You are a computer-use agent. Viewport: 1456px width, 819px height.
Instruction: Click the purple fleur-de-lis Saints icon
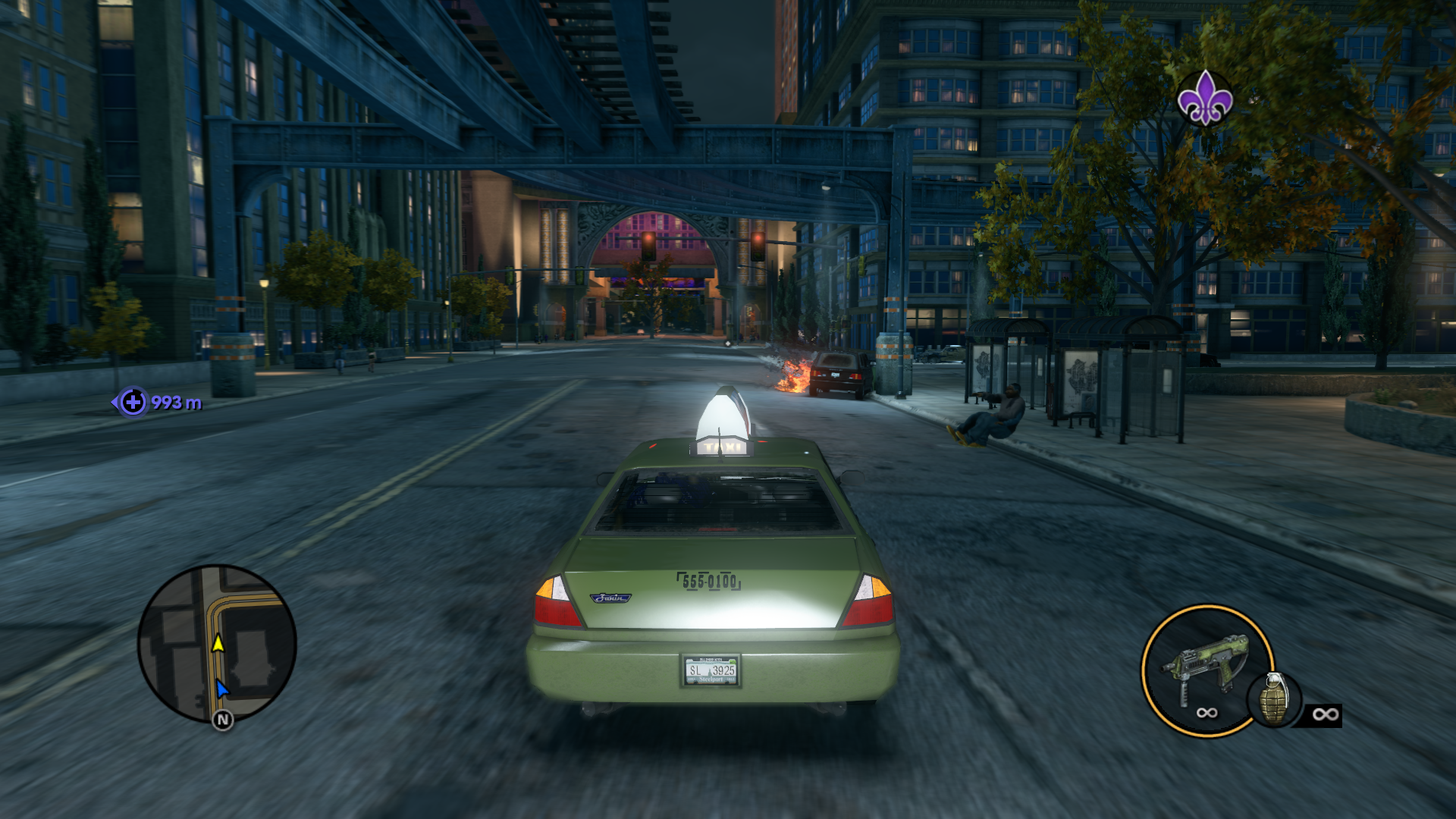[1204, 99]
